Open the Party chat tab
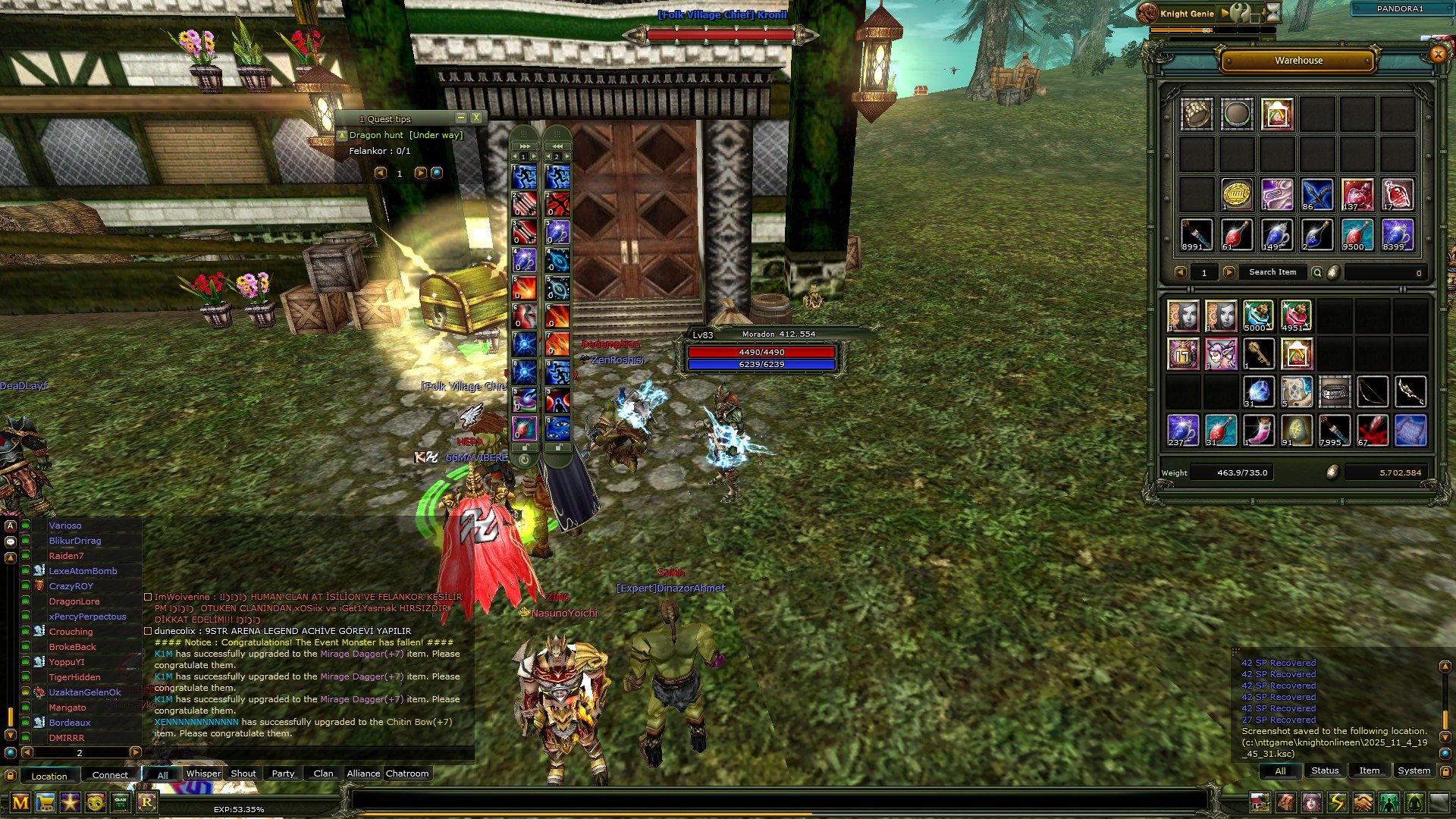The height and width of the screenshot is (819, 1456). [283, 773]
